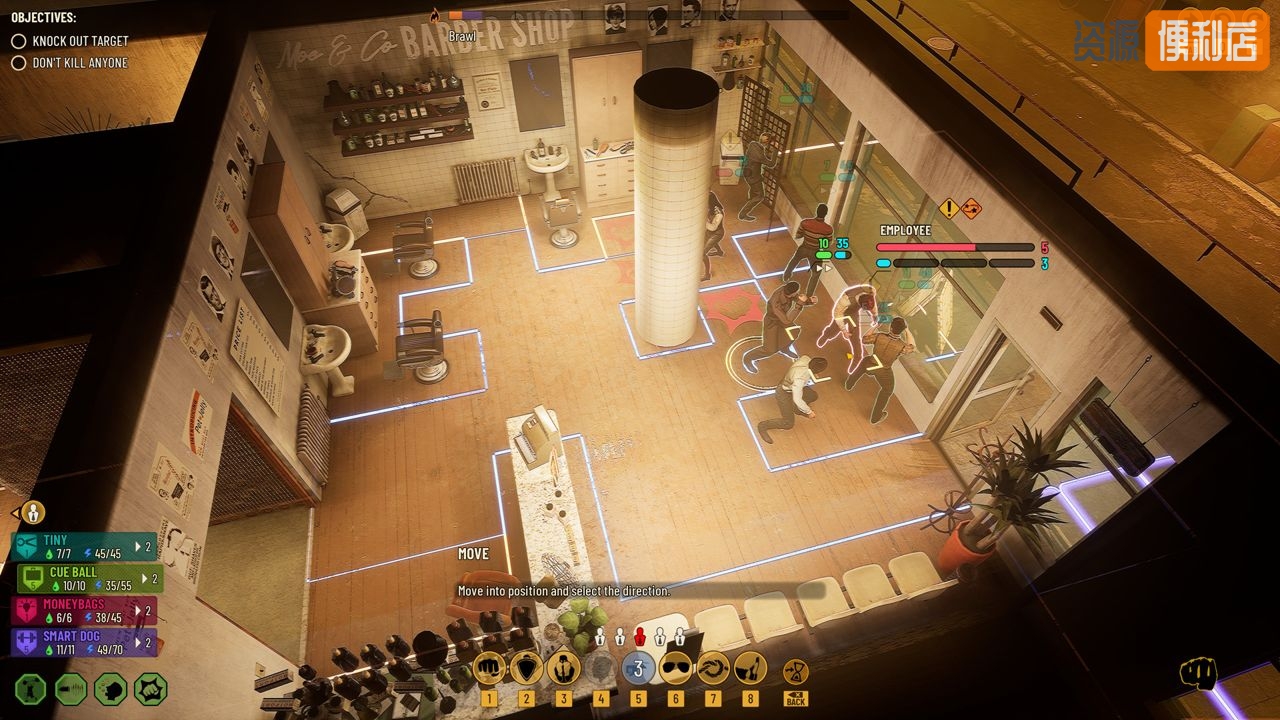Click the green bullet noise icon
1280x720 pixels.
coord(70,689)
